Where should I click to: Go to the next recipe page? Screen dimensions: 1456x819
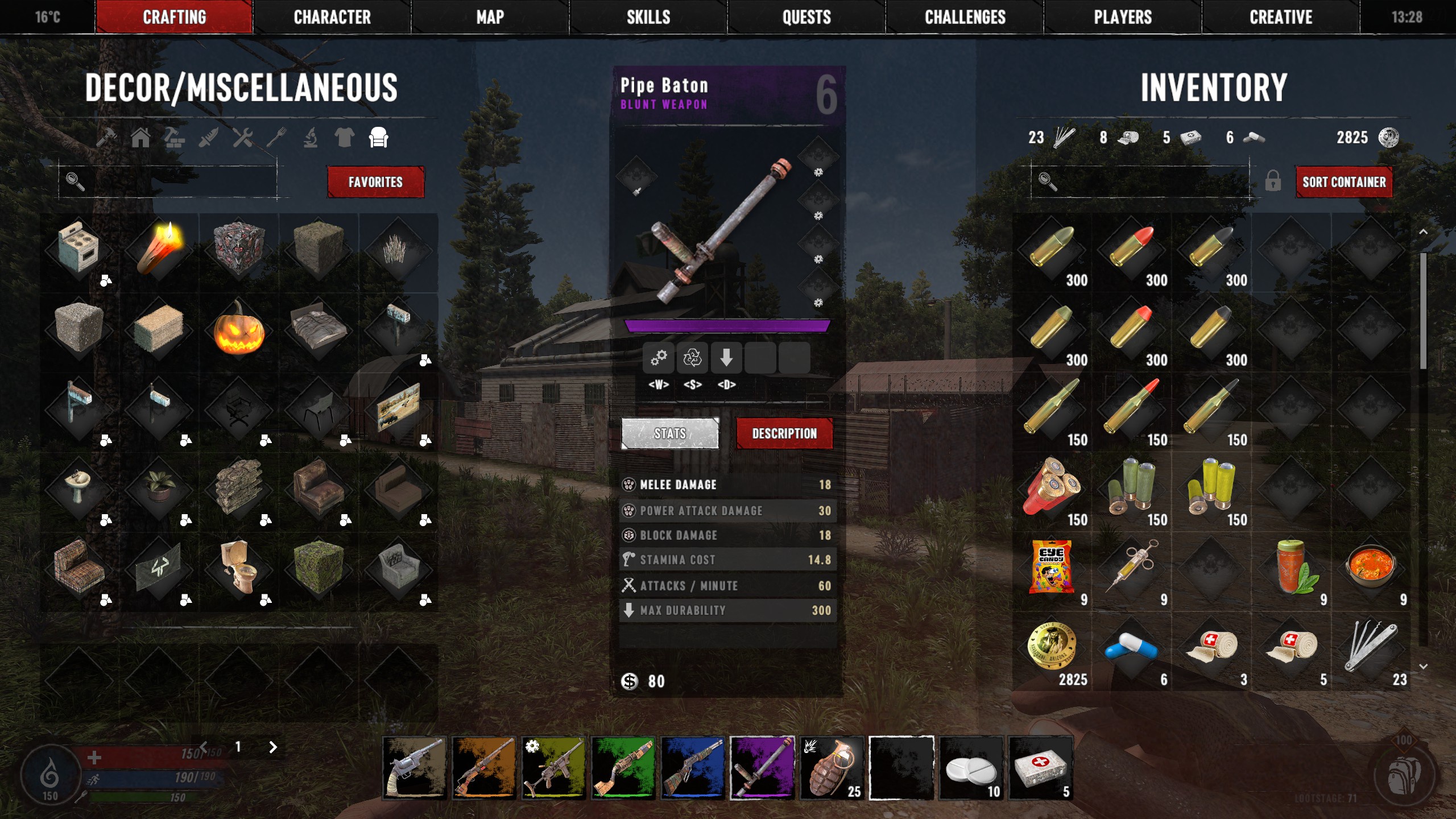[273, 747]
